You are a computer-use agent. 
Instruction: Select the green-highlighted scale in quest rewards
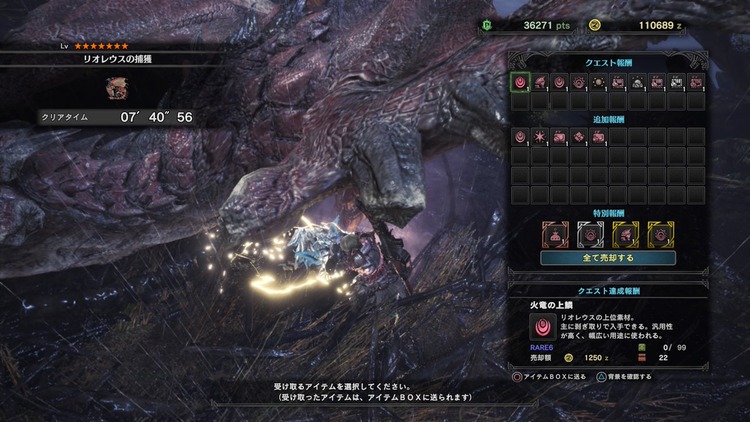click(x=520, y=82)
